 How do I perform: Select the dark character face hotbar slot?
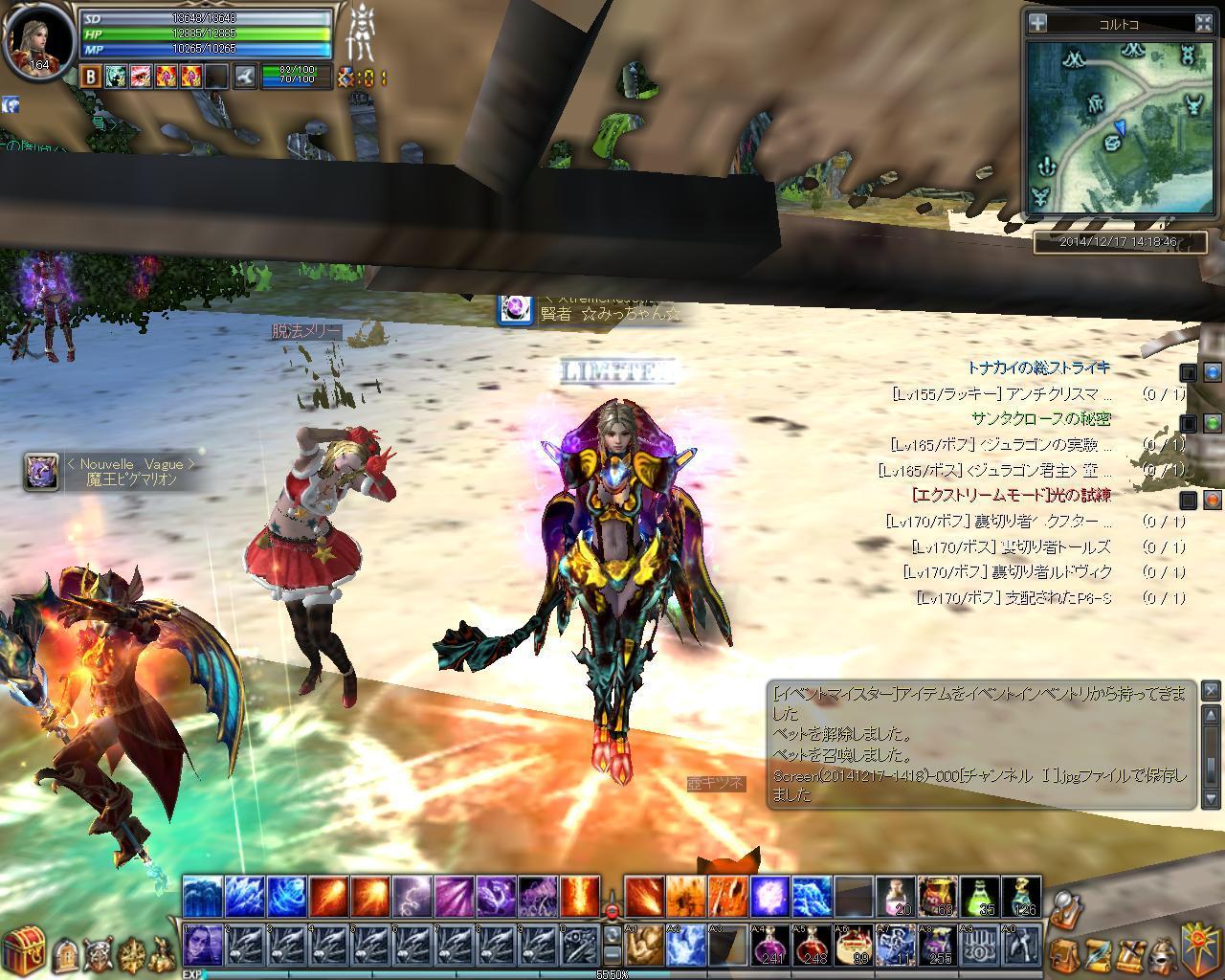(203, 946)
